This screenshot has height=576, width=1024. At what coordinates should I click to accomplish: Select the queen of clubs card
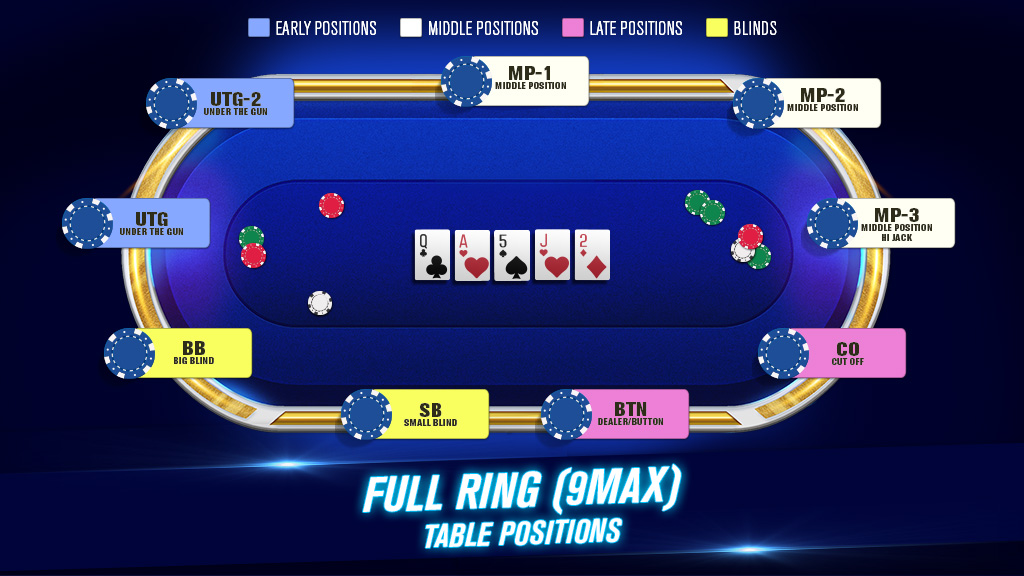[432, 255]
